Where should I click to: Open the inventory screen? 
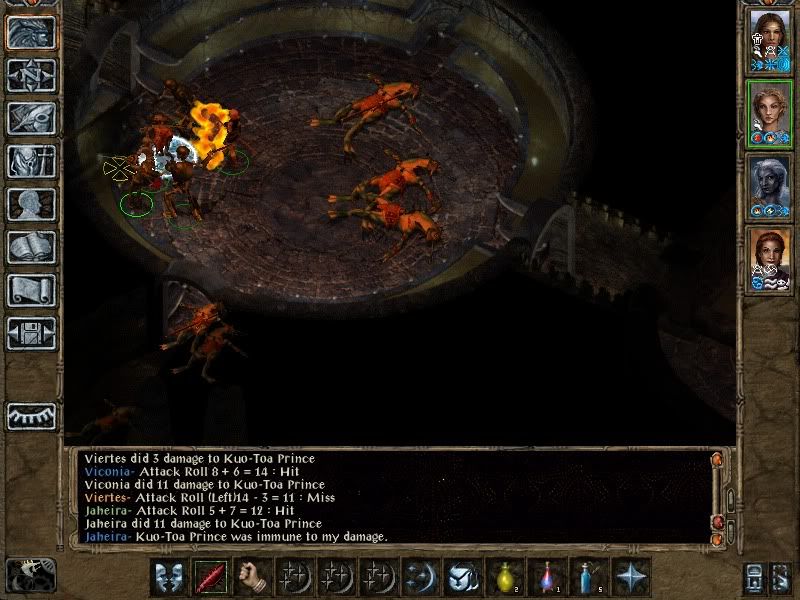tap(31, 161)
